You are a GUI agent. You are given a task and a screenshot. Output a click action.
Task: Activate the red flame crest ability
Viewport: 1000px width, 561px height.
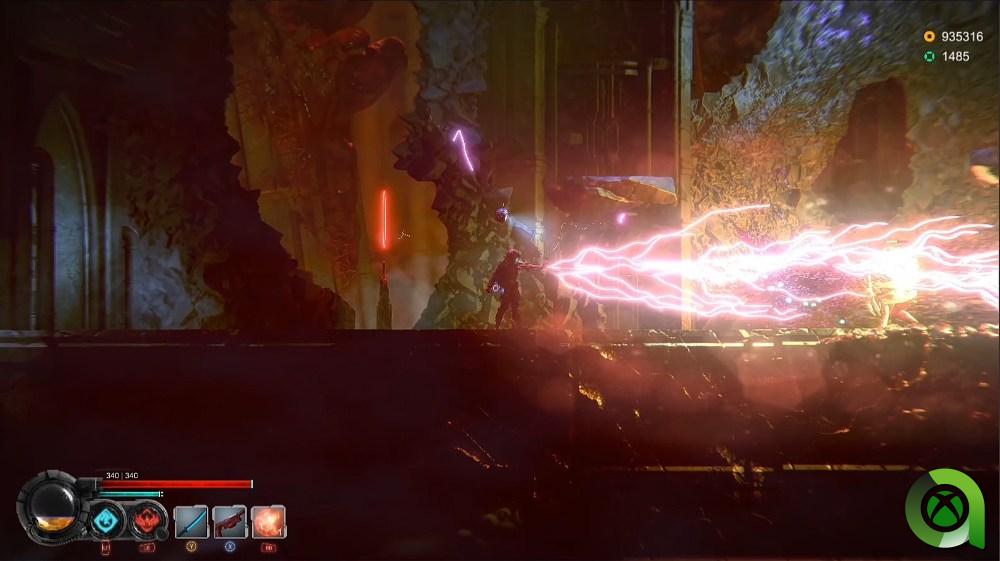coord(147,521)
